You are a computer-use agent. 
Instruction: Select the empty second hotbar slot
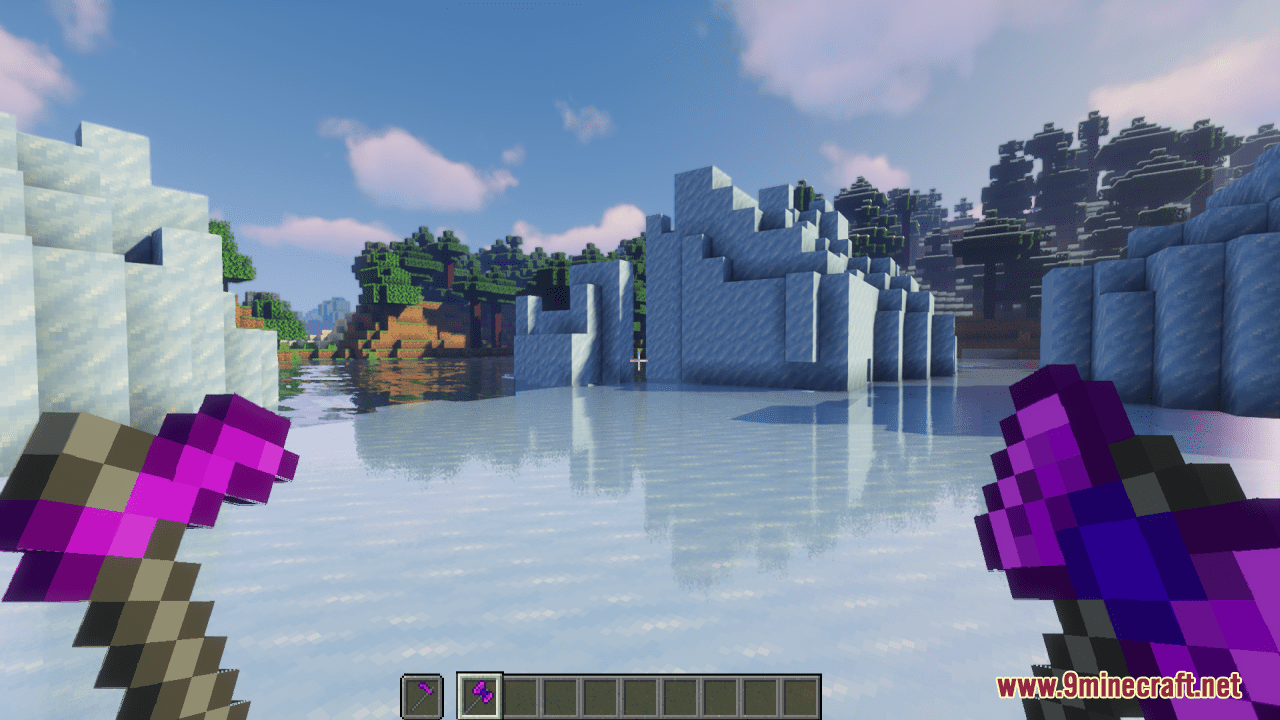[521, 693]
